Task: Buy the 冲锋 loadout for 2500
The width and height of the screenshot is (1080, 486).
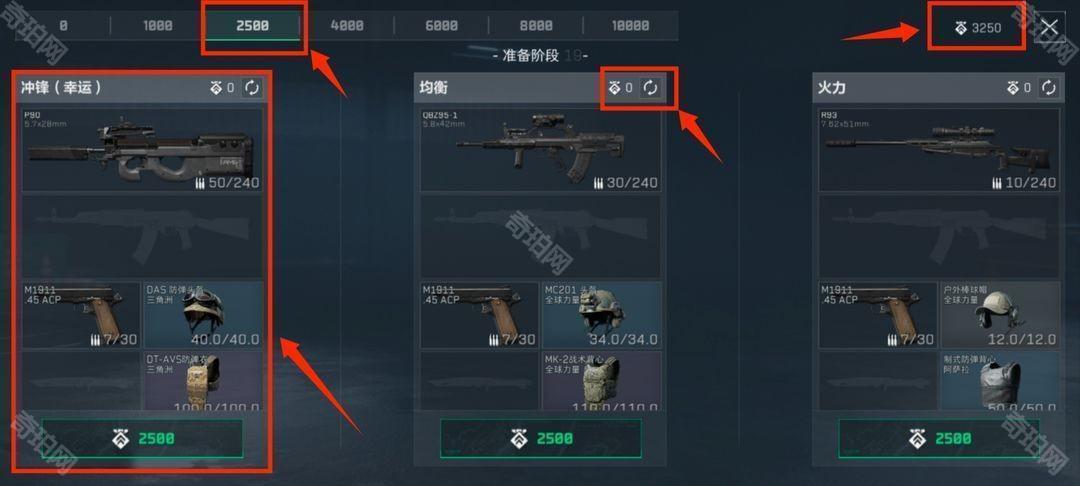Action: [x=142, y=438]
